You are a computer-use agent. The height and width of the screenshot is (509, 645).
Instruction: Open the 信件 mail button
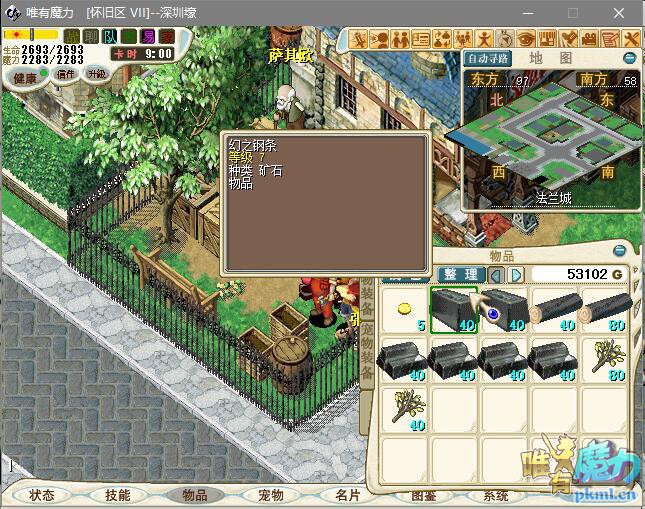pyautogui.click(x=66, y=75)
